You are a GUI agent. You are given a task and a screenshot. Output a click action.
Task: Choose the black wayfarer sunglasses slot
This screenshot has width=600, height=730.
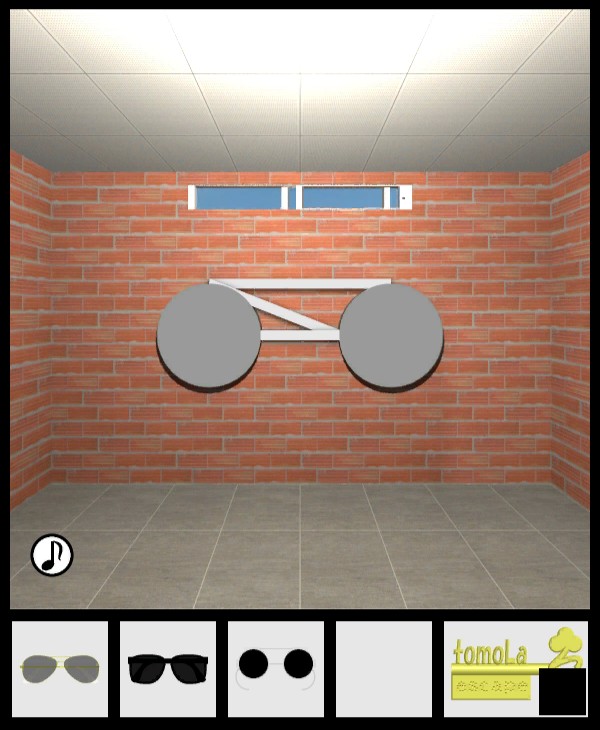coord(168,668)
